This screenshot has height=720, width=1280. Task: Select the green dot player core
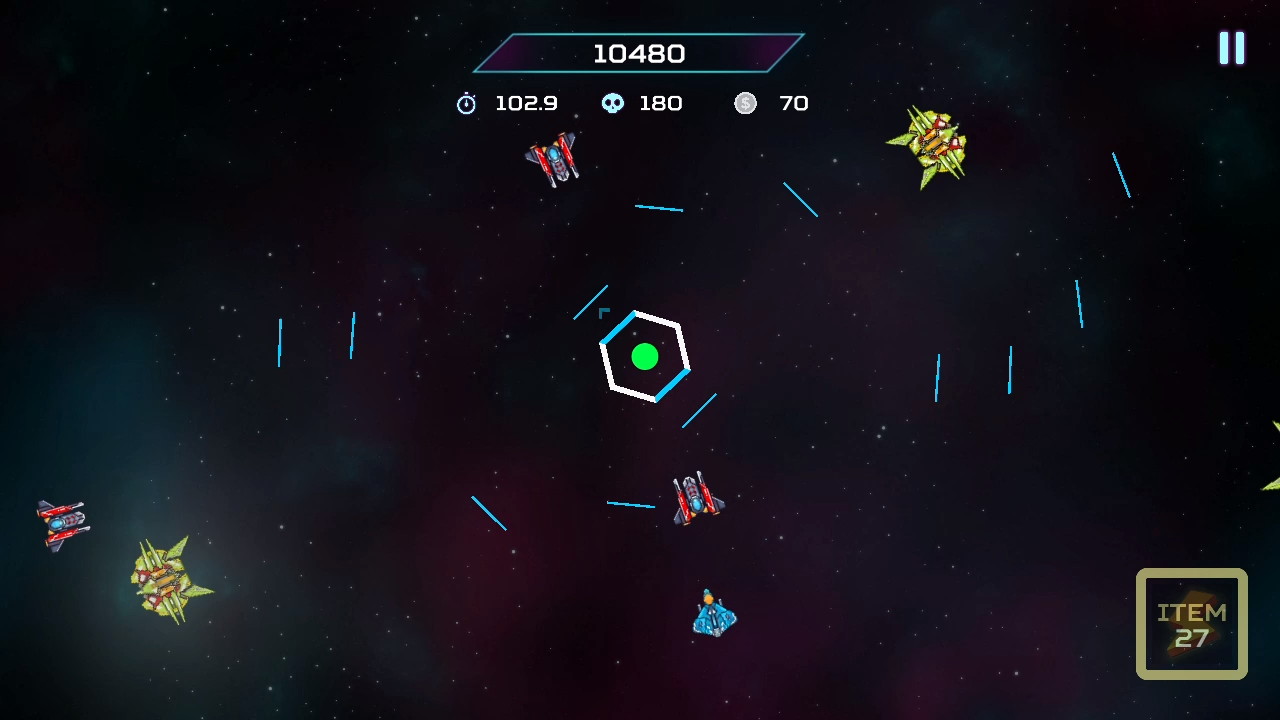click(x=645, y=357)
